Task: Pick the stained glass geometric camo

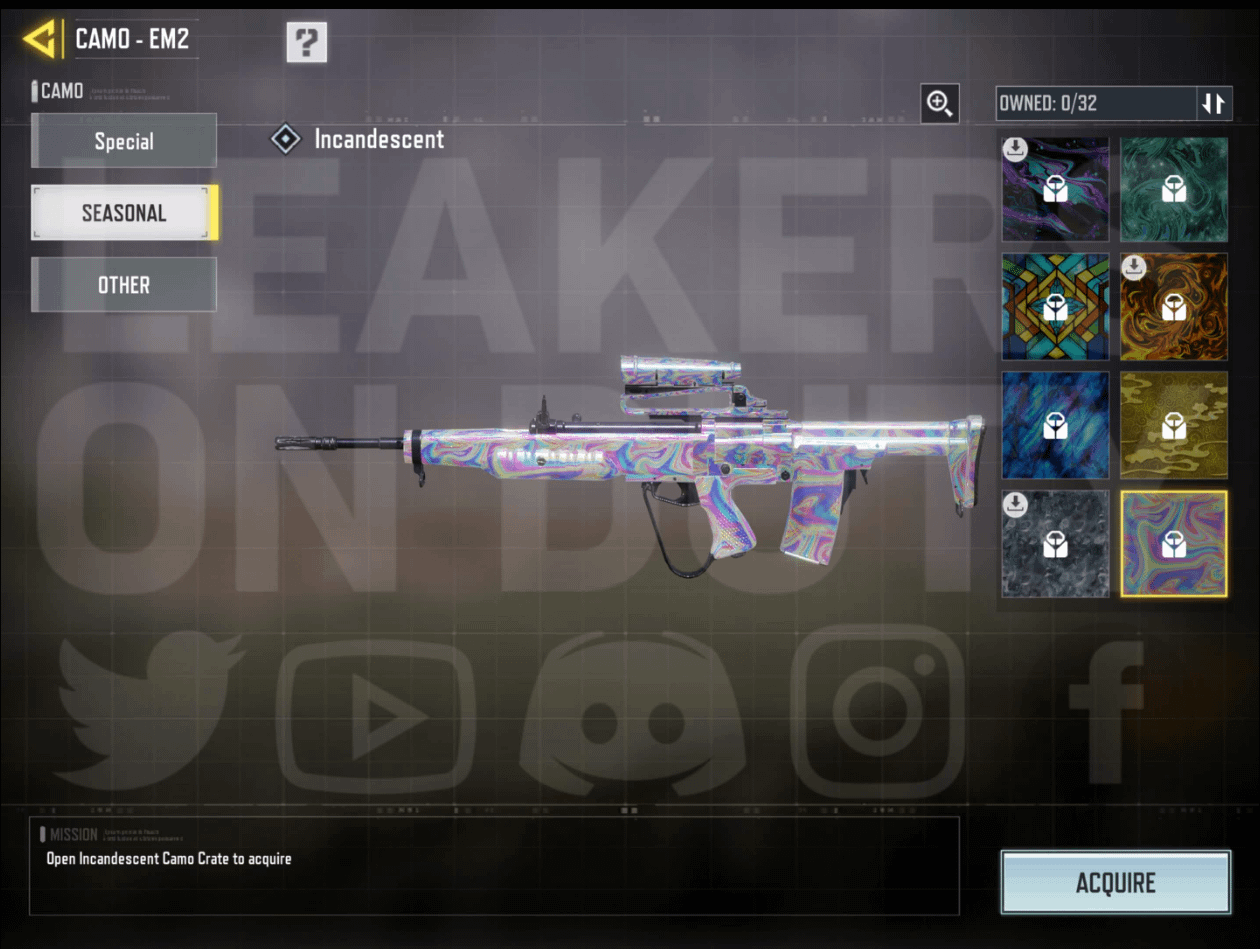Action: tap(1056, 307)
